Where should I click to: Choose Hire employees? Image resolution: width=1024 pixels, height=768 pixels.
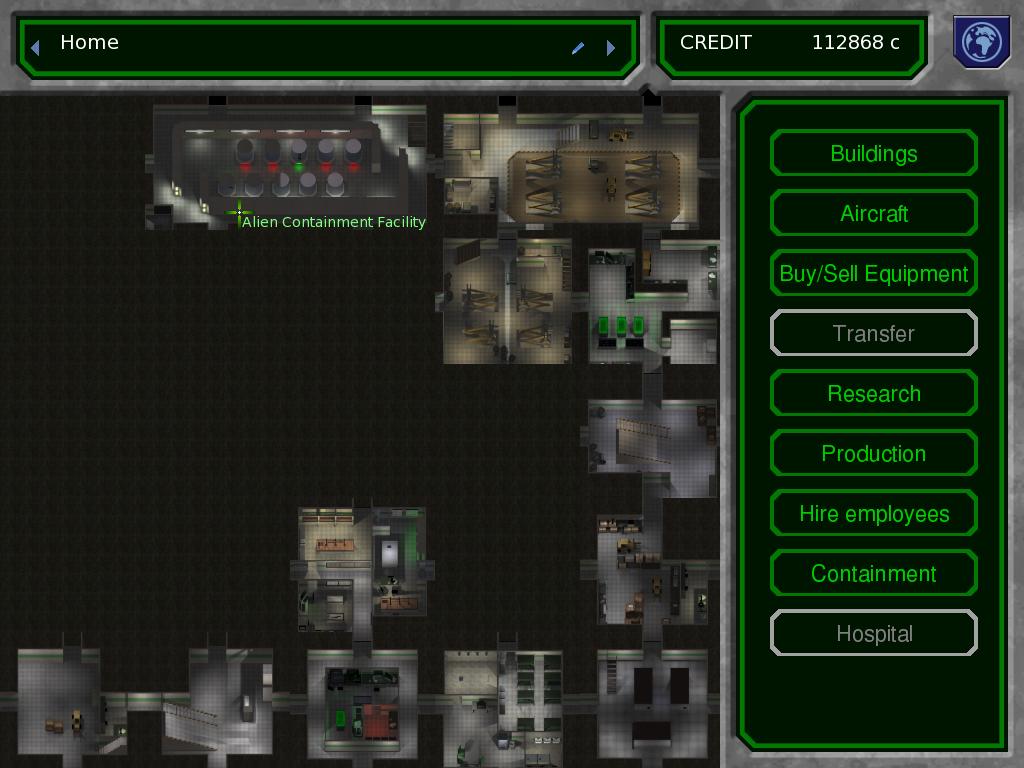pos(873,514)
